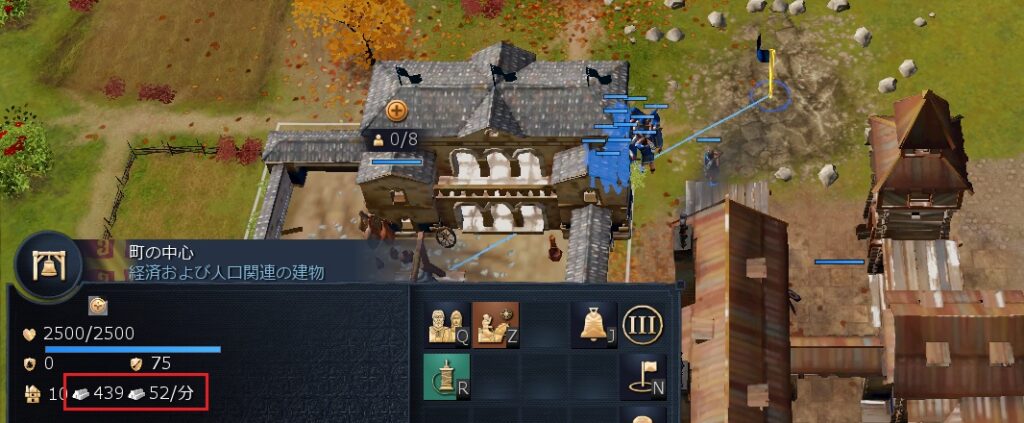This screenshot has width=1024, height=423.
Task: Advance to Age III with the roman numeral button
Action: point(643,325)
